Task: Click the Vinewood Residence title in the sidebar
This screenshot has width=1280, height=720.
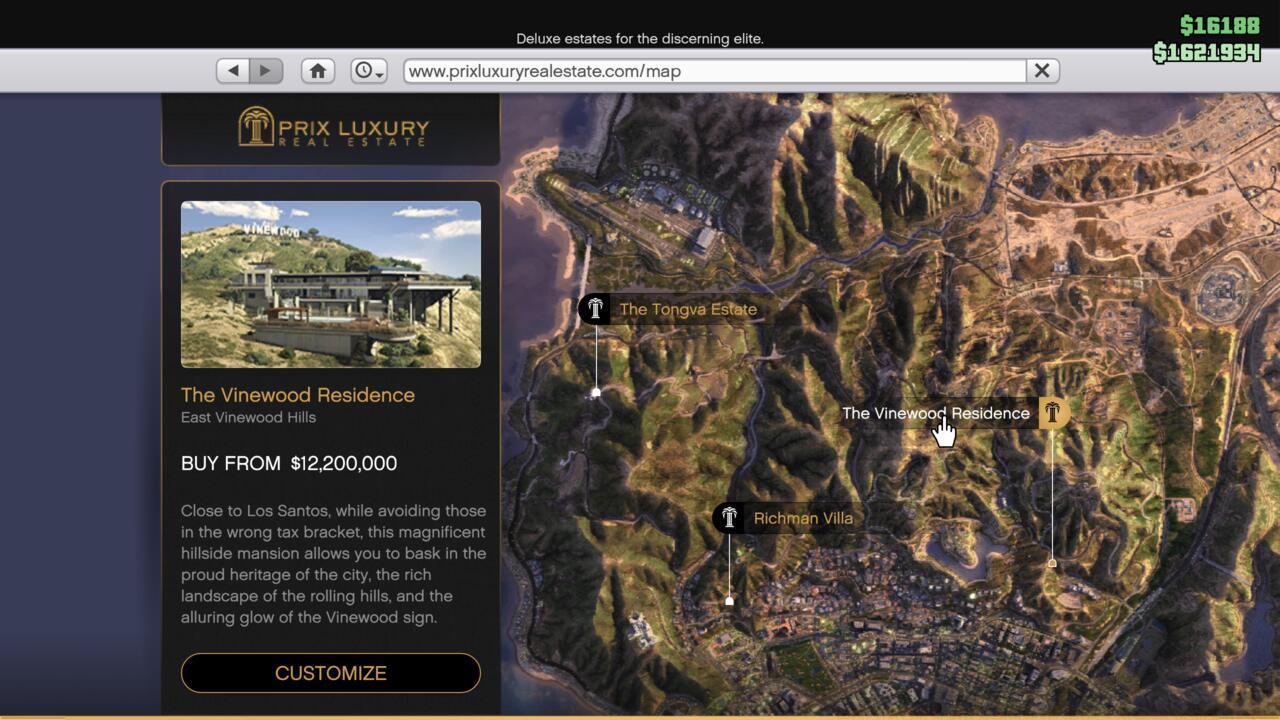Action: 297,394
